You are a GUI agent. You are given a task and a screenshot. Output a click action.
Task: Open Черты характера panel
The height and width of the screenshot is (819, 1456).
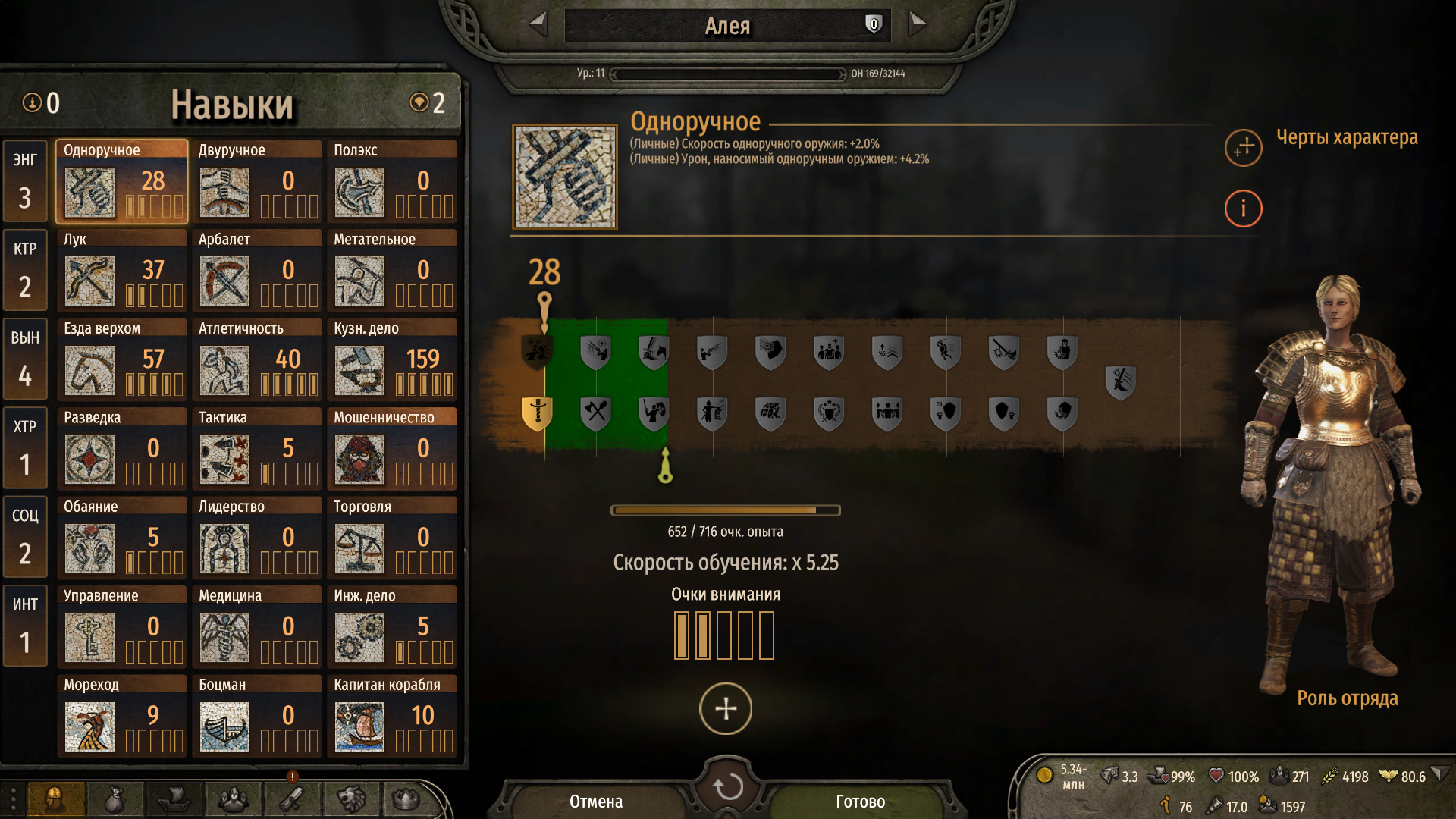(x=1244, y=147)
